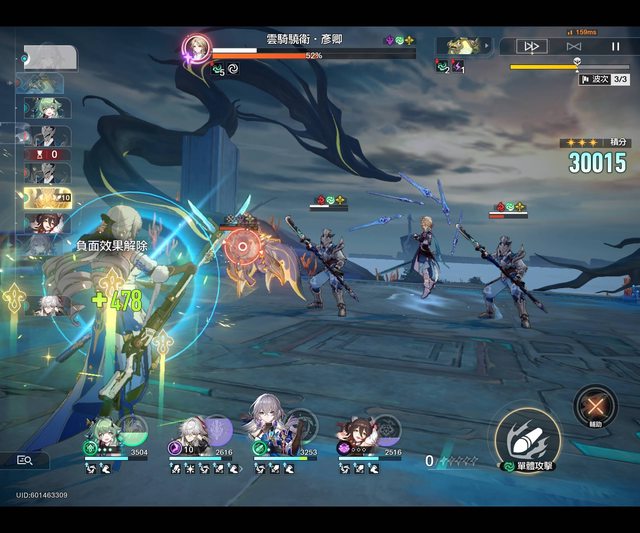The height and width of the screenshot is (533, 640).
Task: Select the green-haired character portrait
Action: click(103, 433)
